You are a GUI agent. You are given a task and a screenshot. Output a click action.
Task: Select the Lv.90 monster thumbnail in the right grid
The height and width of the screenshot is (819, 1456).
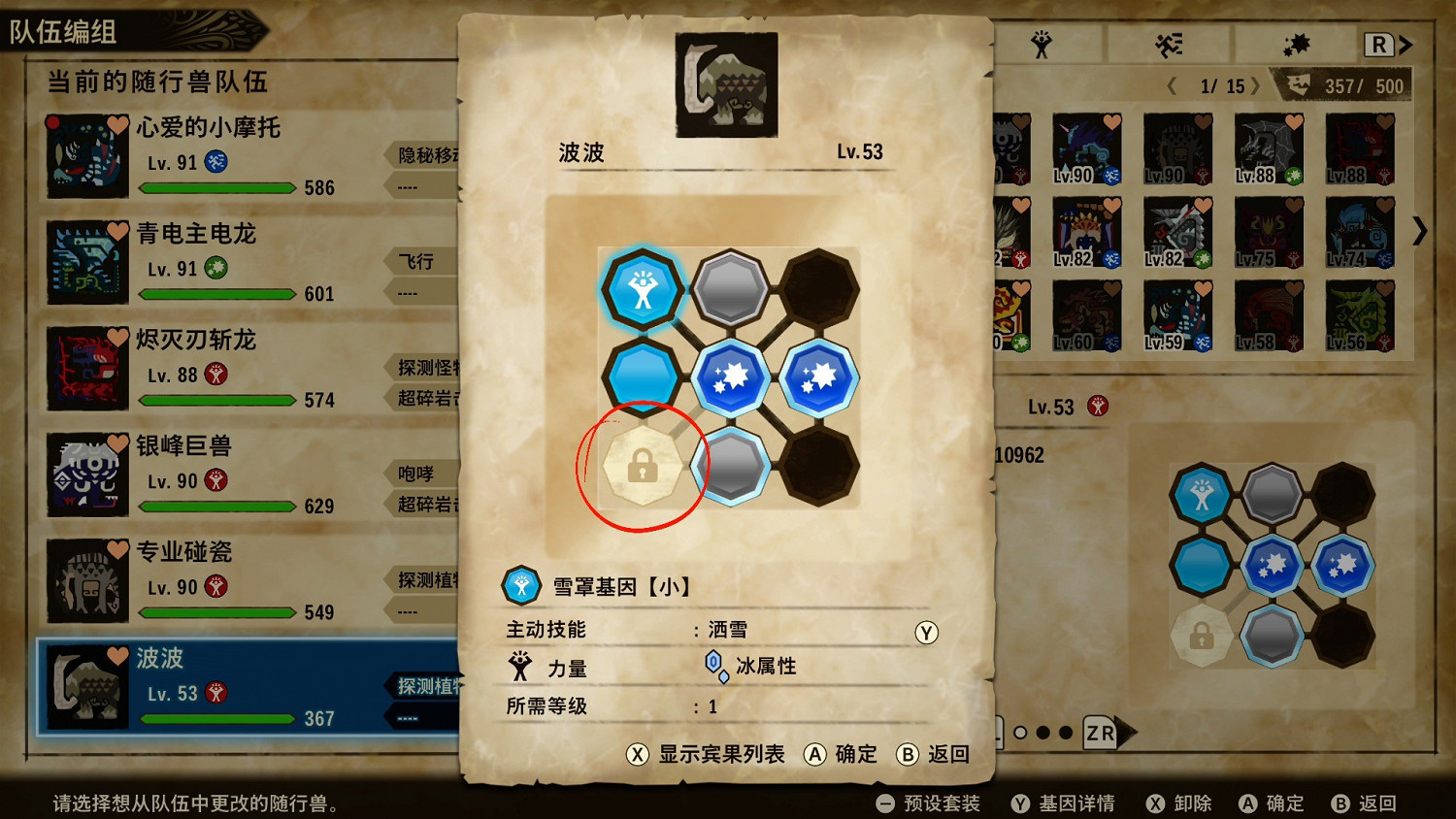click(1087, 147)
